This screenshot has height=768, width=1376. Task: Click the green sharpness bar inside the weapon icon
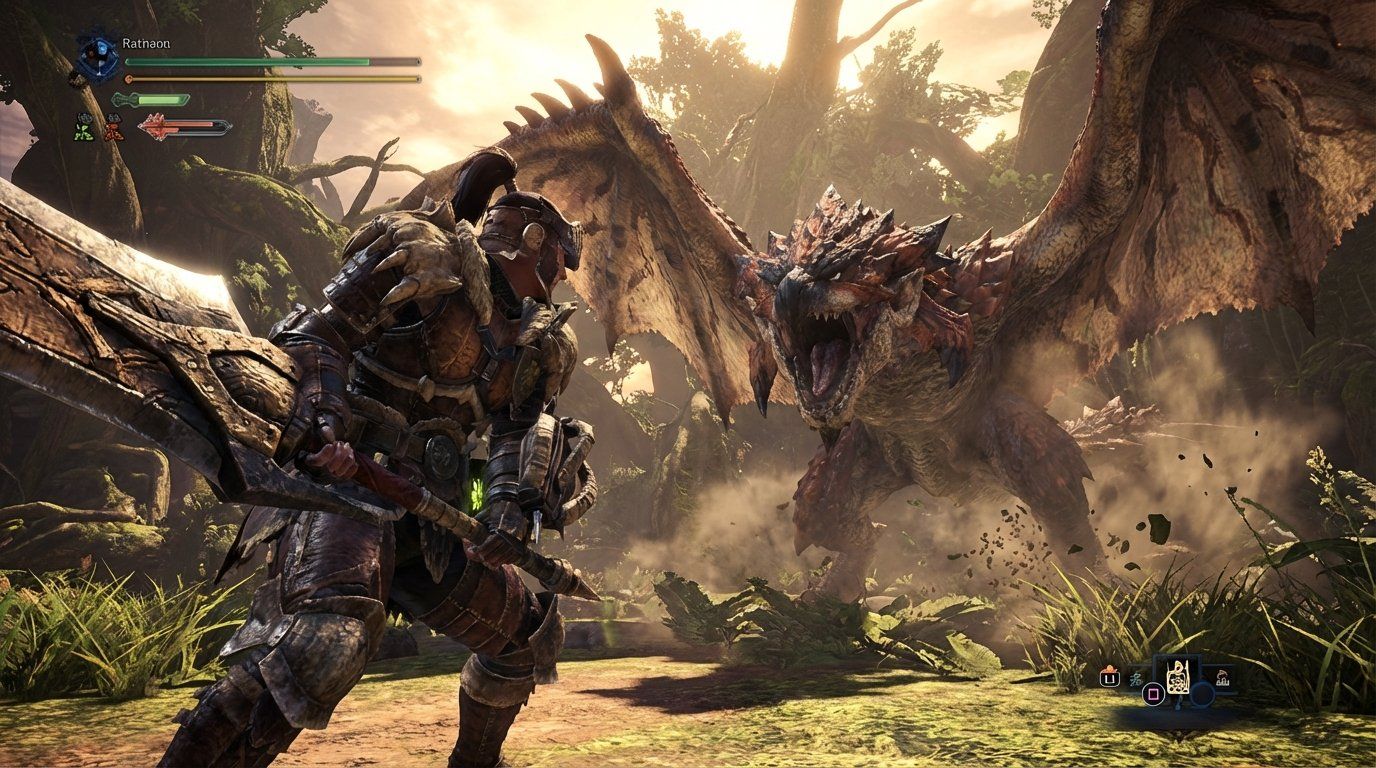pos(160,99)
